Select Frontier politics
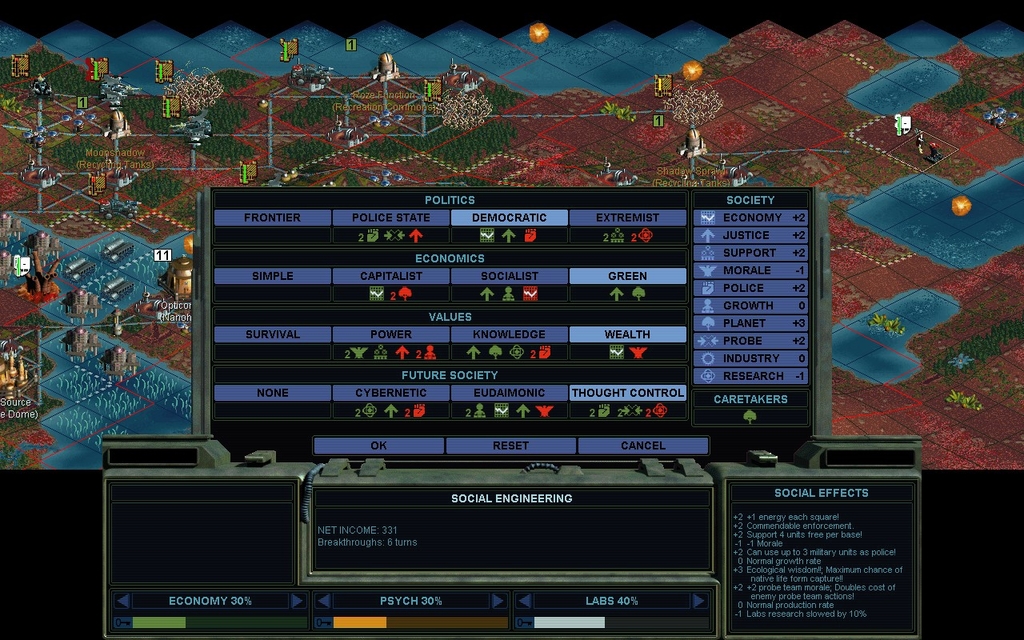Viewport: 1024px width, 640px height. click(272, 217)
